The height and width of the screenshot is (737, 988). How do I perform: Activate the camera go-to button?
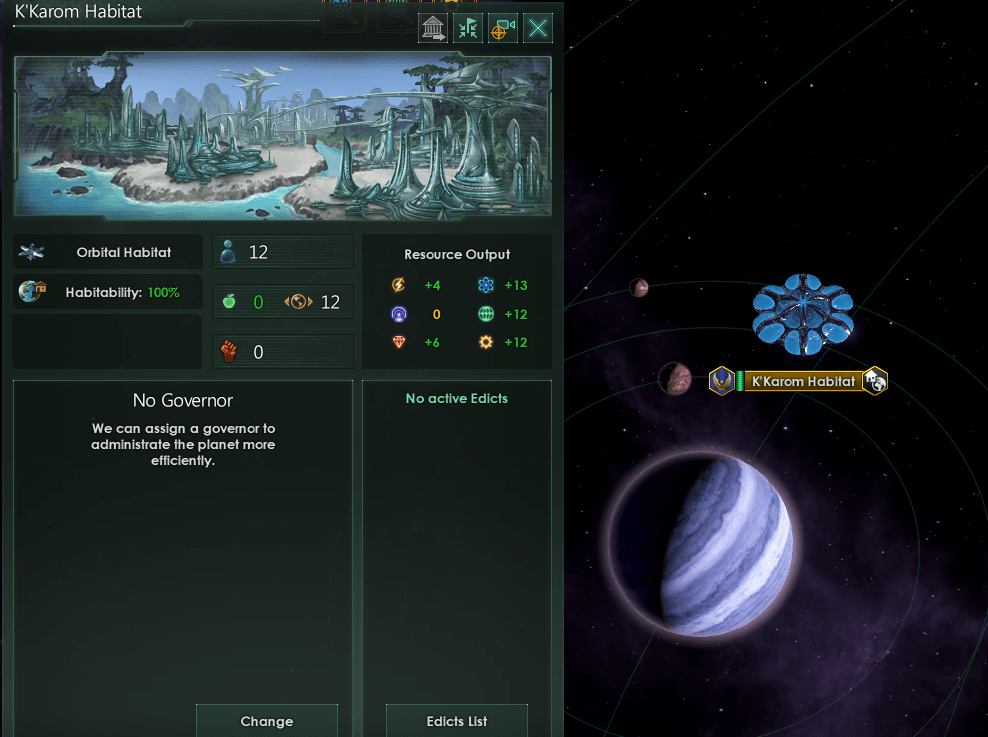click(503, 28)
